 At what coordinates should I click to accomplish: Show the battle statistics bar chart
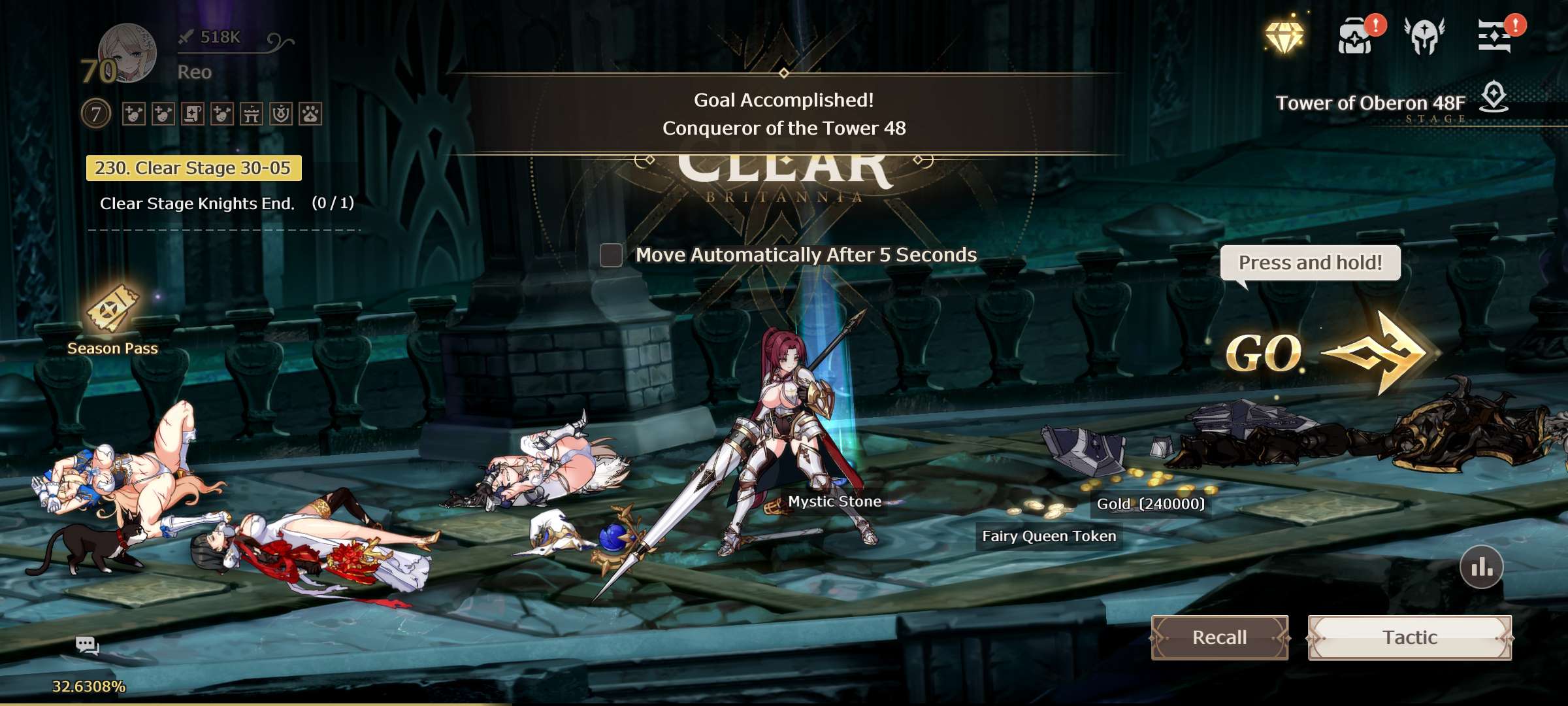pyautogui.click(x=1481, y=567)
